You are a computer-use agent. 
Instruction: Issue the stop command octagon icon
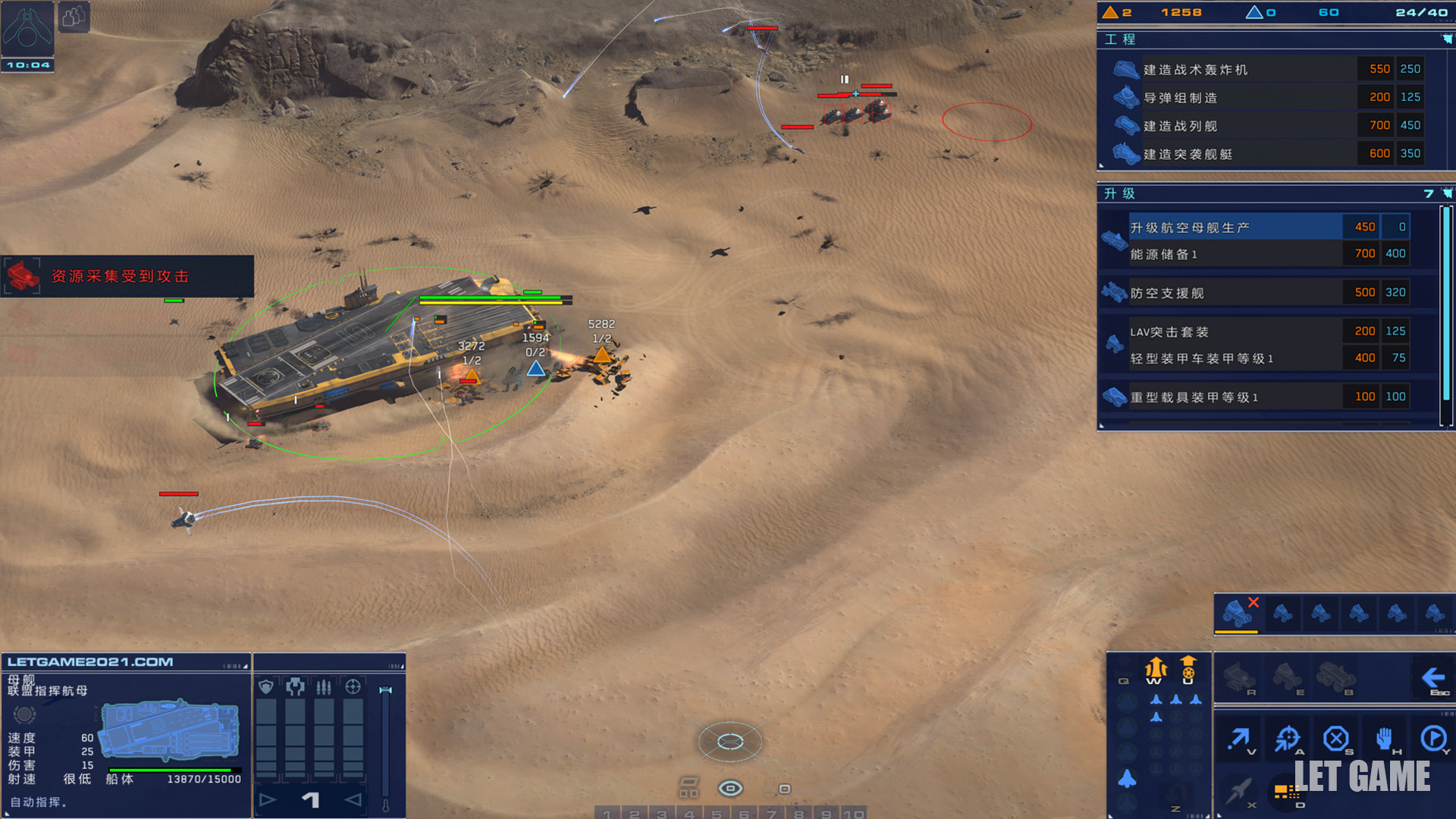tap(1335, 738)
